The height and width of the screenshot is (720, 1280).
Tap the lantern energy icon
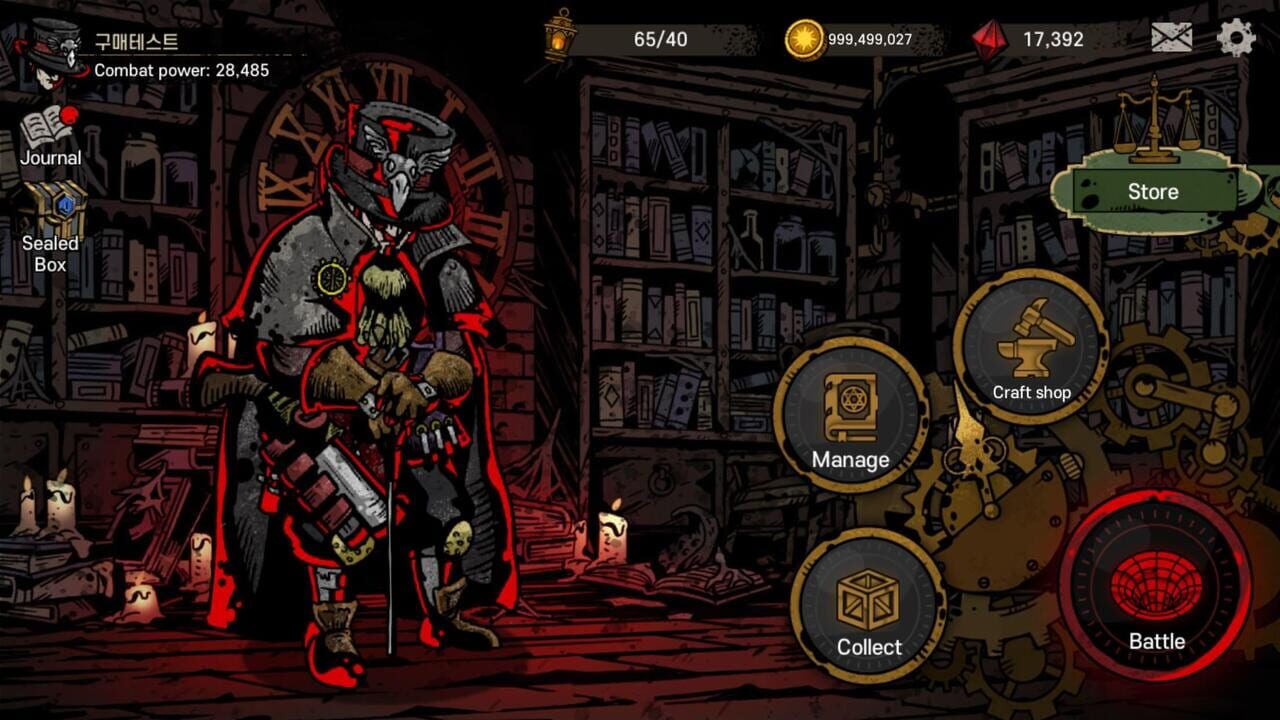coord(556,38)
